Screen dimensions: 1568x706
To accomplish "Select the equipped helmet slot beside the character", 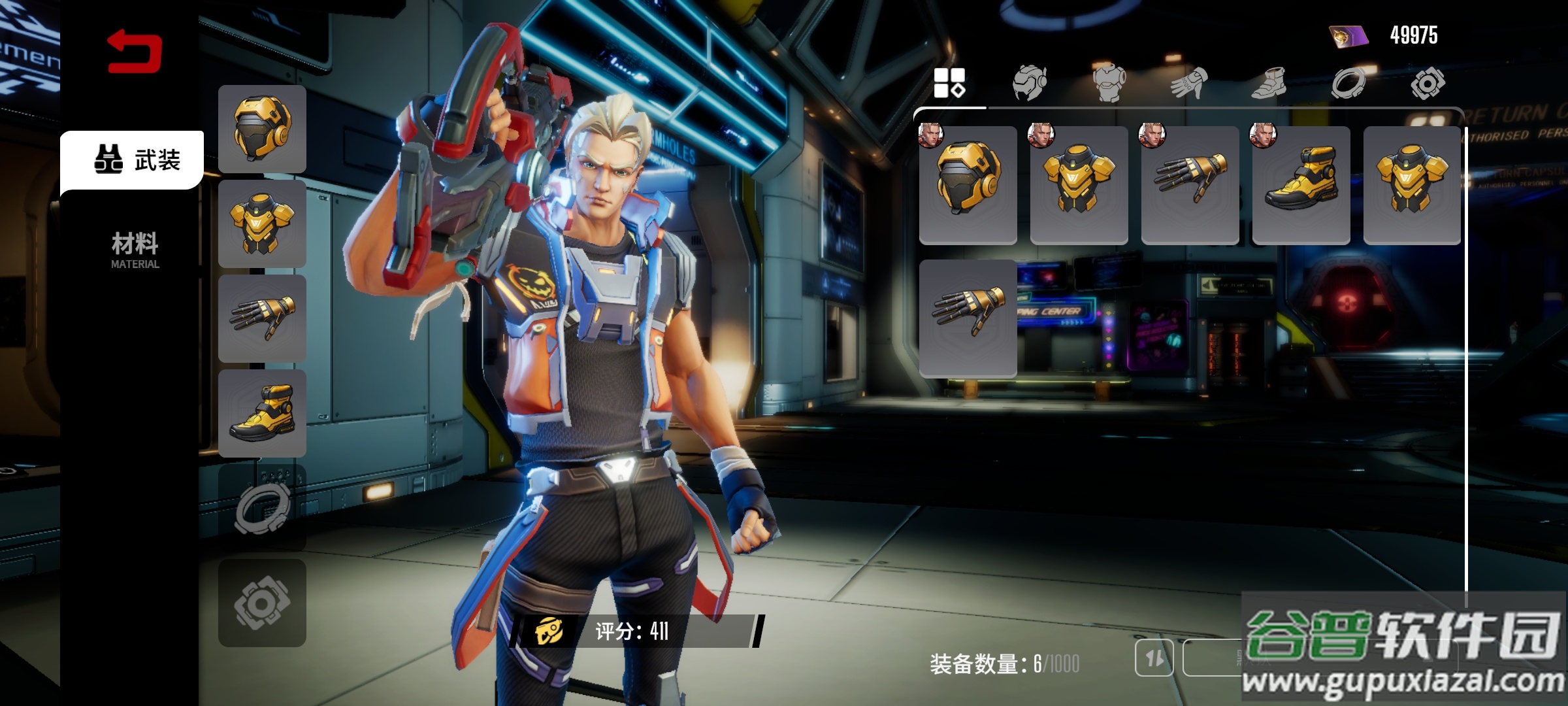I will [262, 129].
